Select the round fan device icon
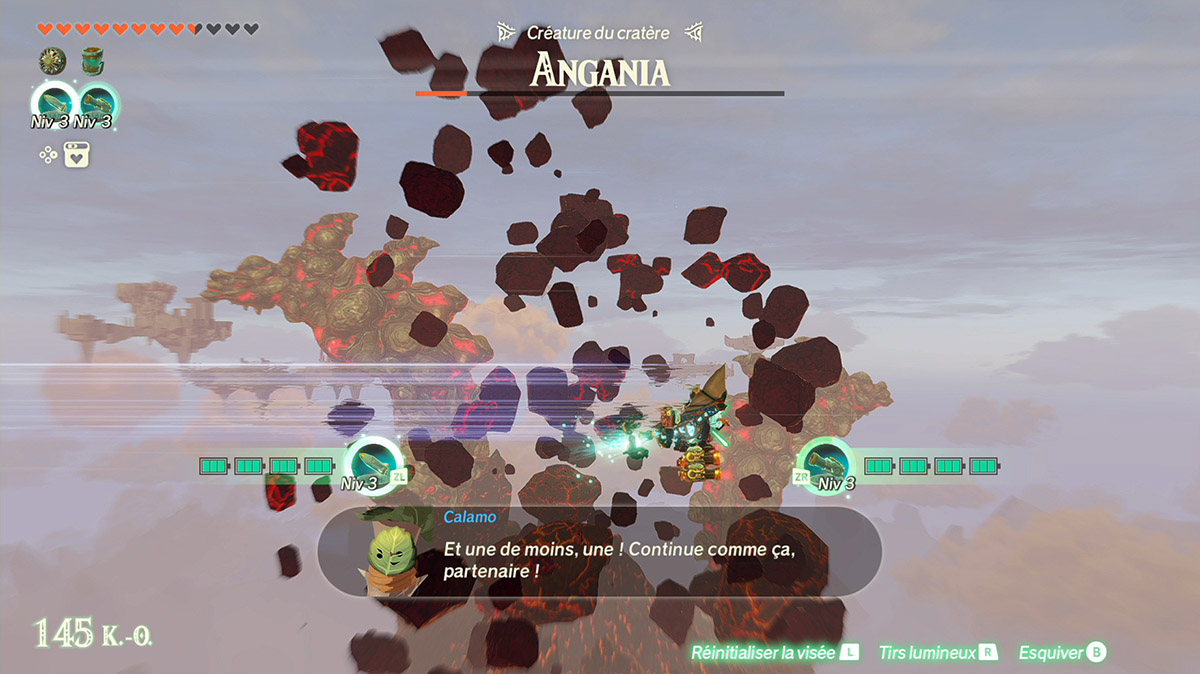The image size is (1200, 674). click(52, 62)
